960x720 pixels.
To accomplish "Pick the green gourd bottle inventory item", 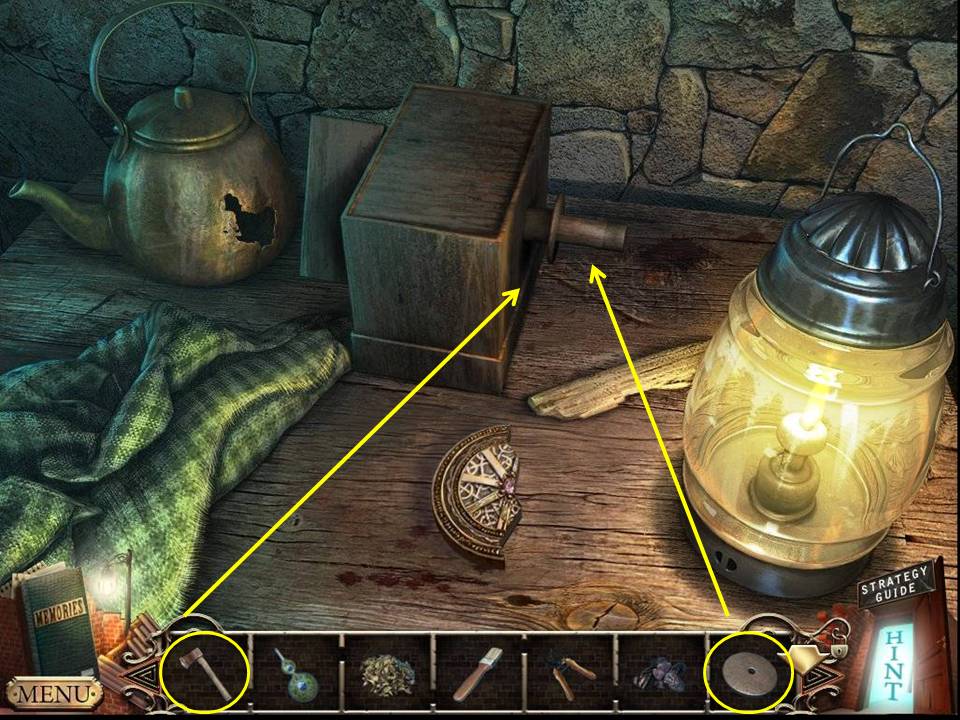I will pyautogui.click(x=297, y=671).
